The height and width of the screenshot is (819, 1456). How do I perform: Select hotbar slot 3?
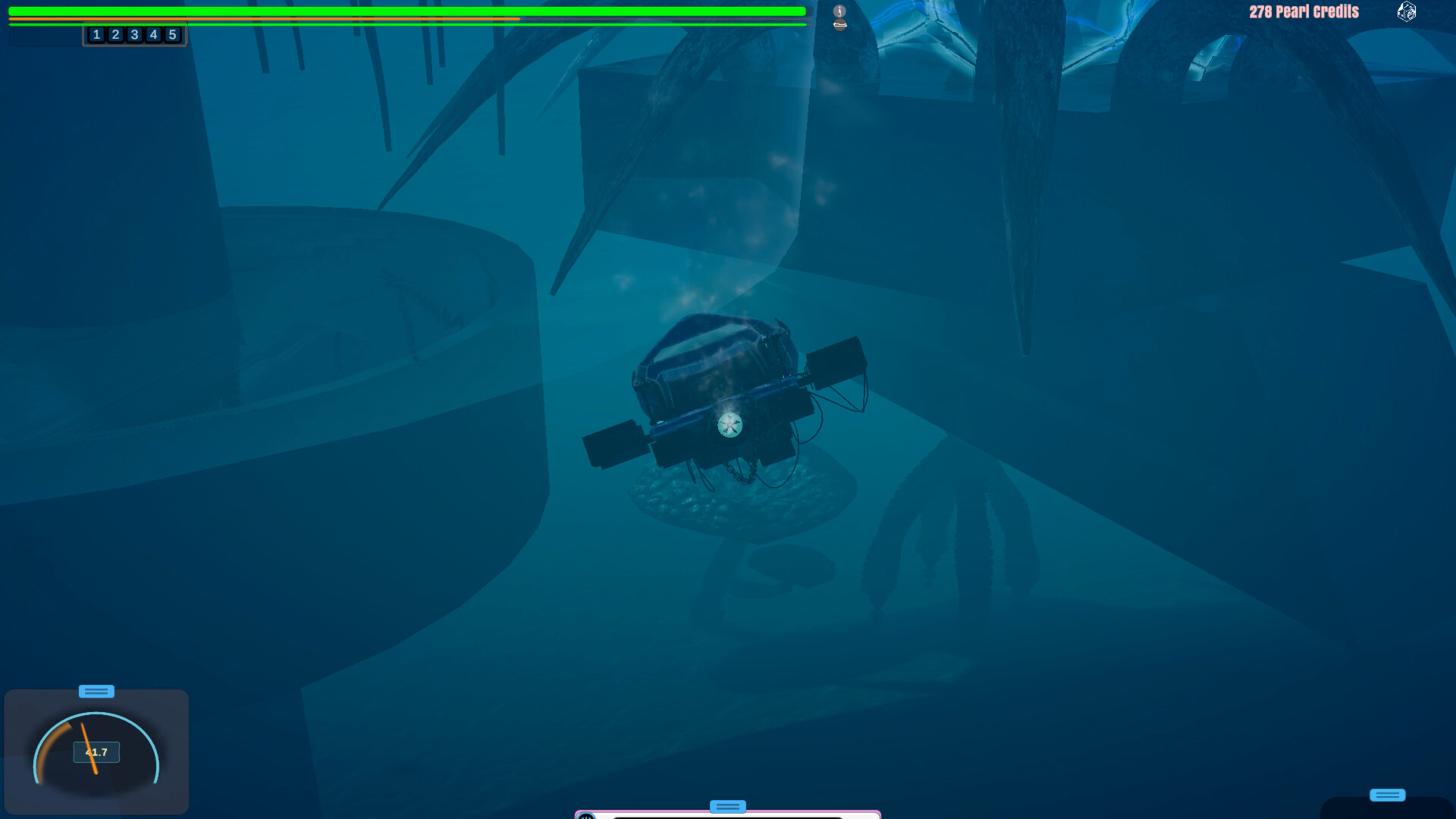coord(134,34)
